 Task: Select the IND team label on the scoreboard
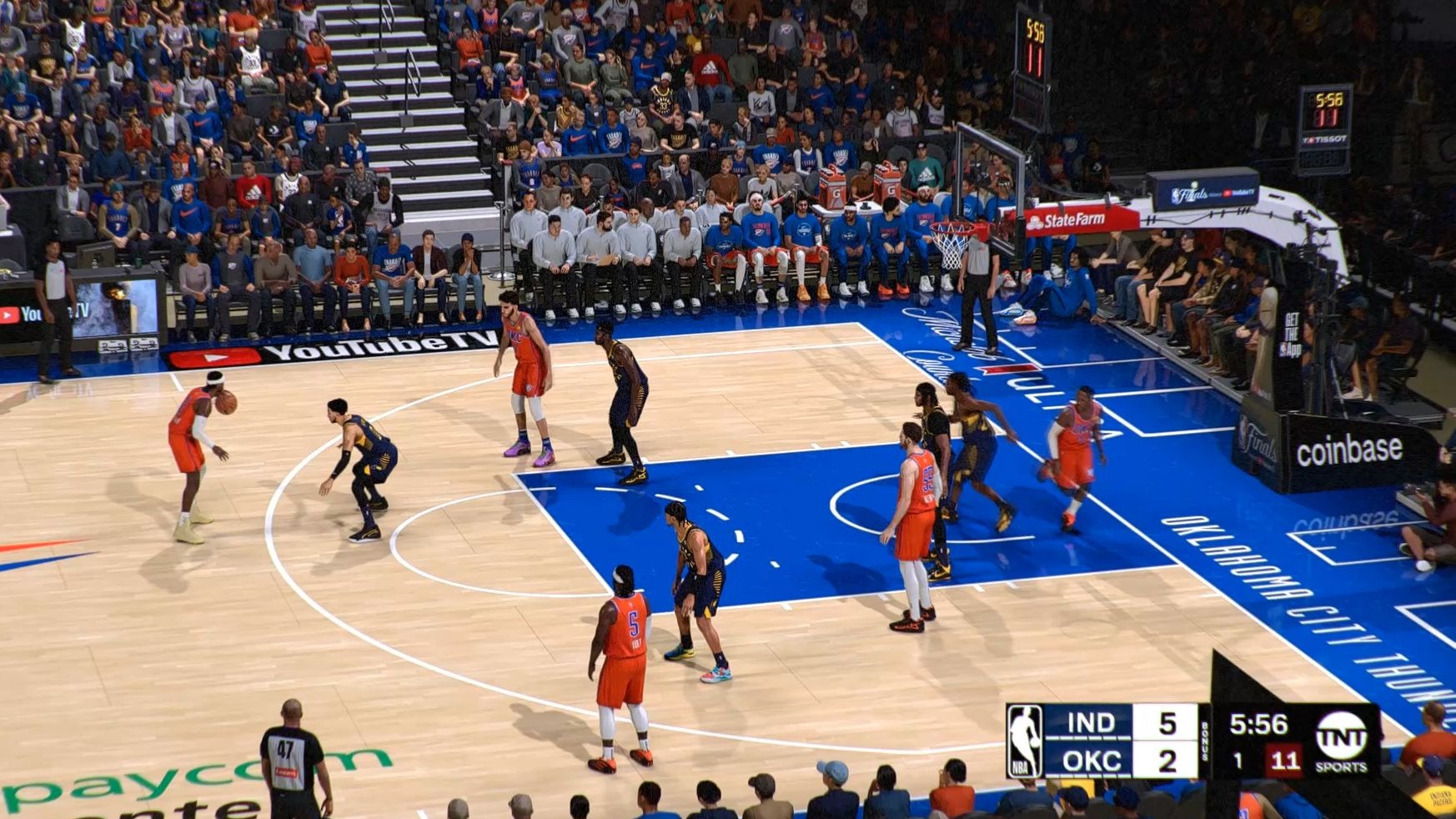(1090, 723)
